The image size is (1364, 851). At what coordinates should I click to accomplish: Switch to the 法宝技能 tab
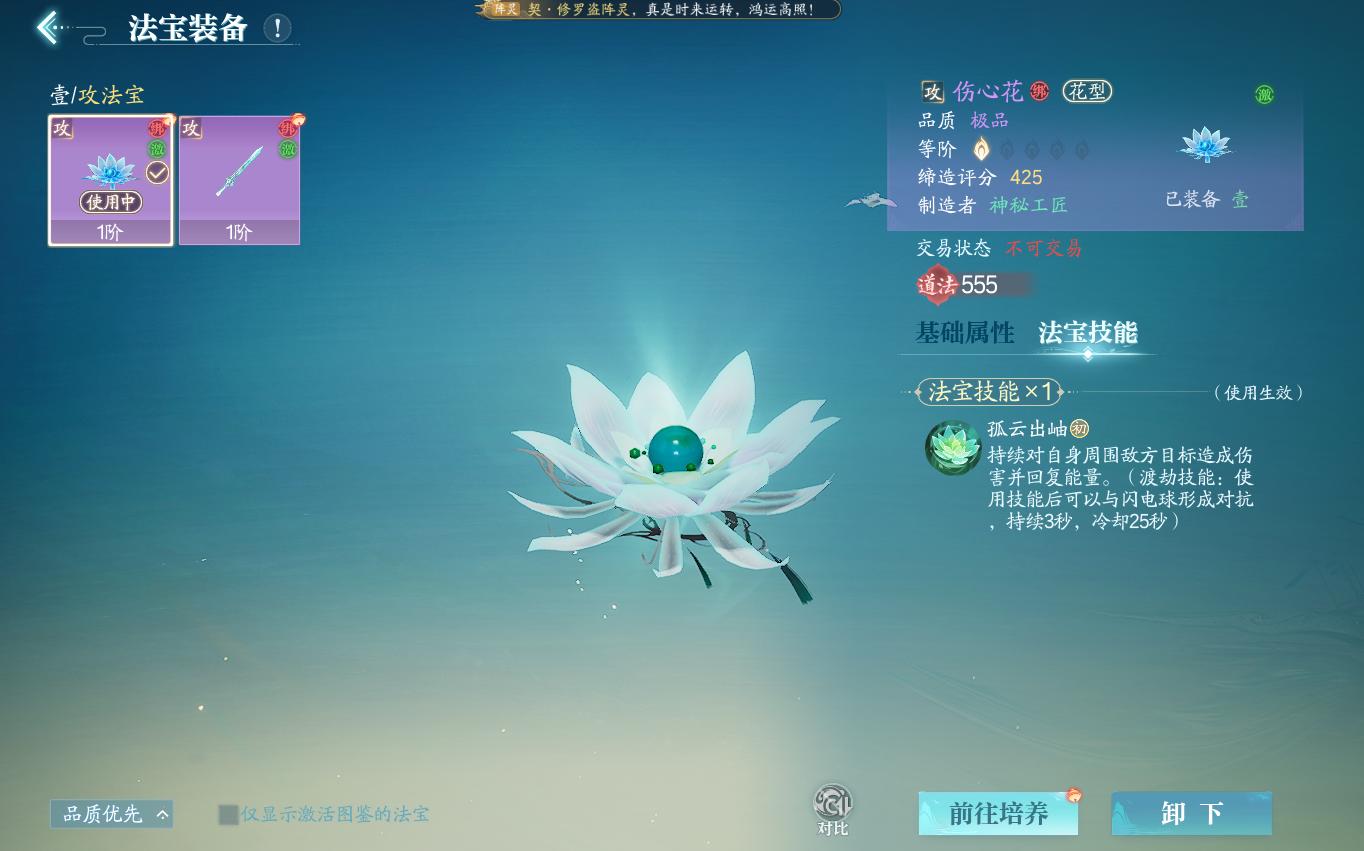[x=1088, y=332]
